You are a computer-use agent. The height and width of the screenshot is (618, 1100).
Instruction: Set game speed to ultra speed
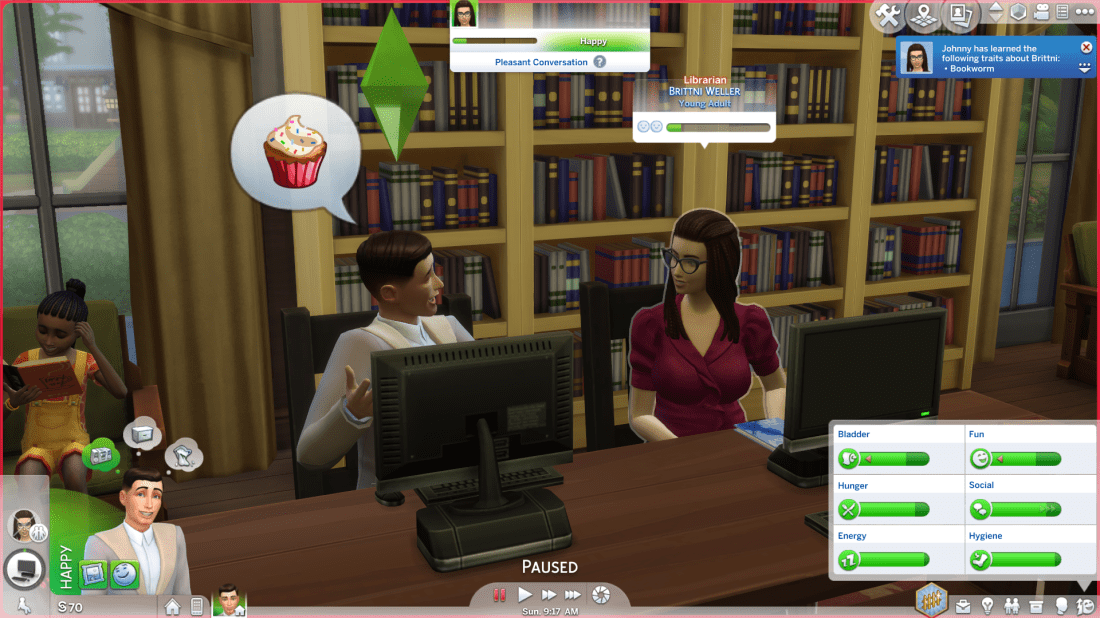(574, 595)
